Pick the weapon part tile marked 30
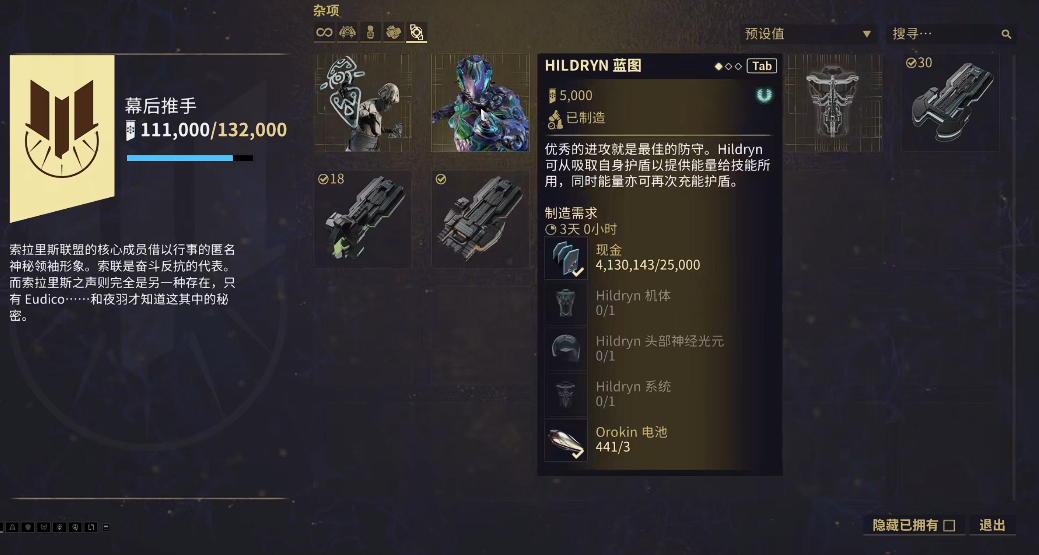1039x555 pixels. click(x=950, y=103)
